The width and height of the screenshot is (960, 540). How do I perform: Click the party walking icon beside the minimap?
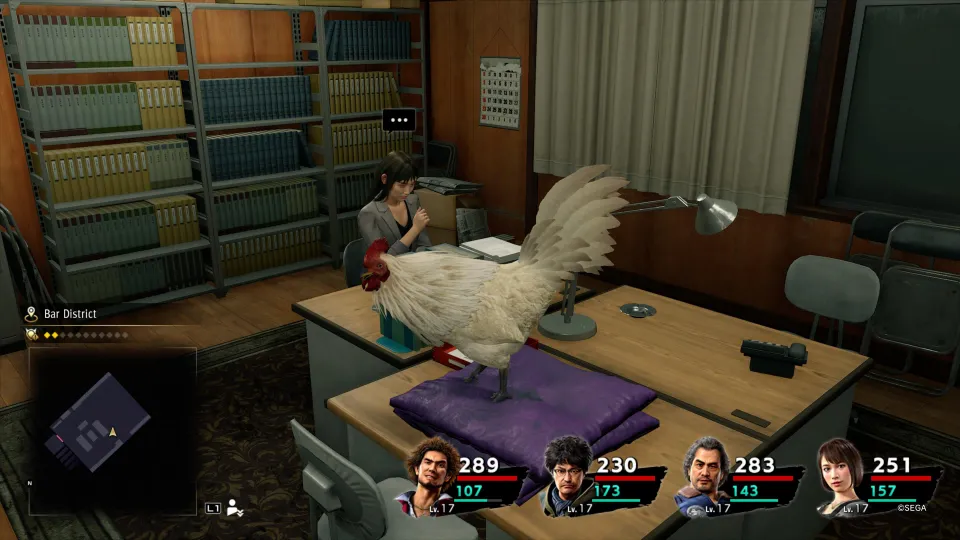tap(235, 508)
